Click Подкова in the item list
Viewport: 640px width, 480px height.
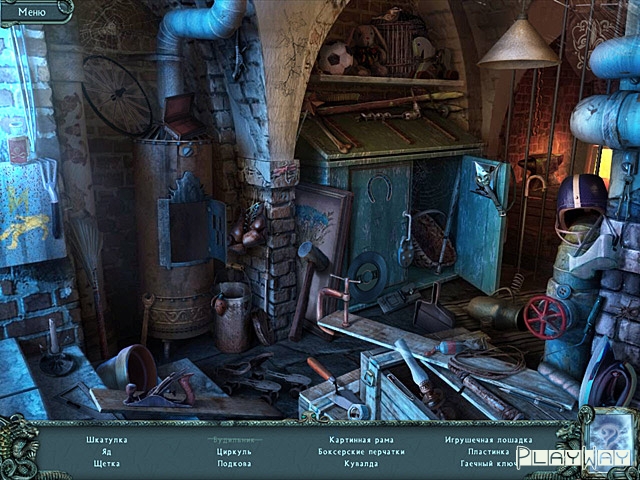coord(234,464)
